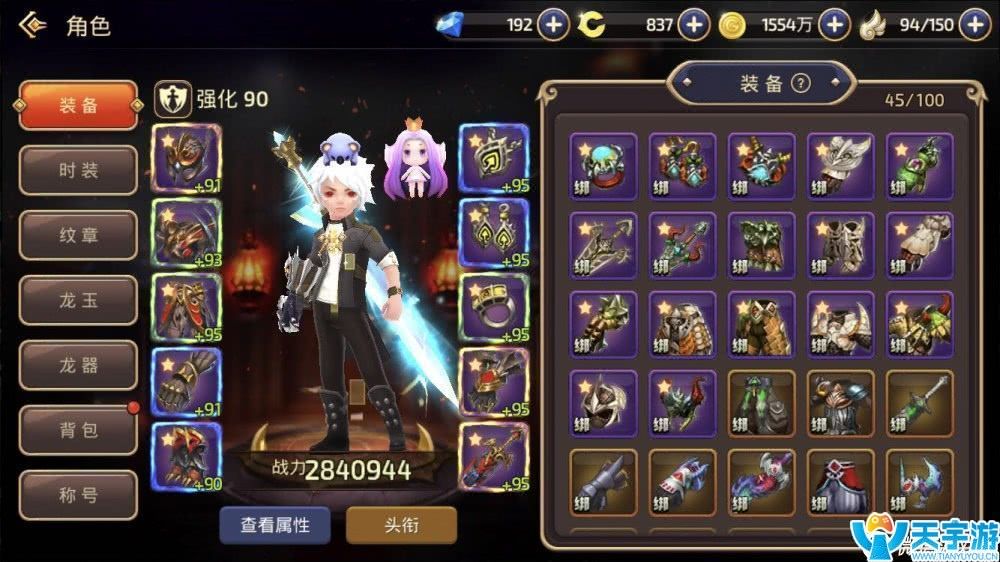This screenshot has height=562, width=1000.
Task: Refill stamina with the 94/150 plus button
Action: [975, 25]
